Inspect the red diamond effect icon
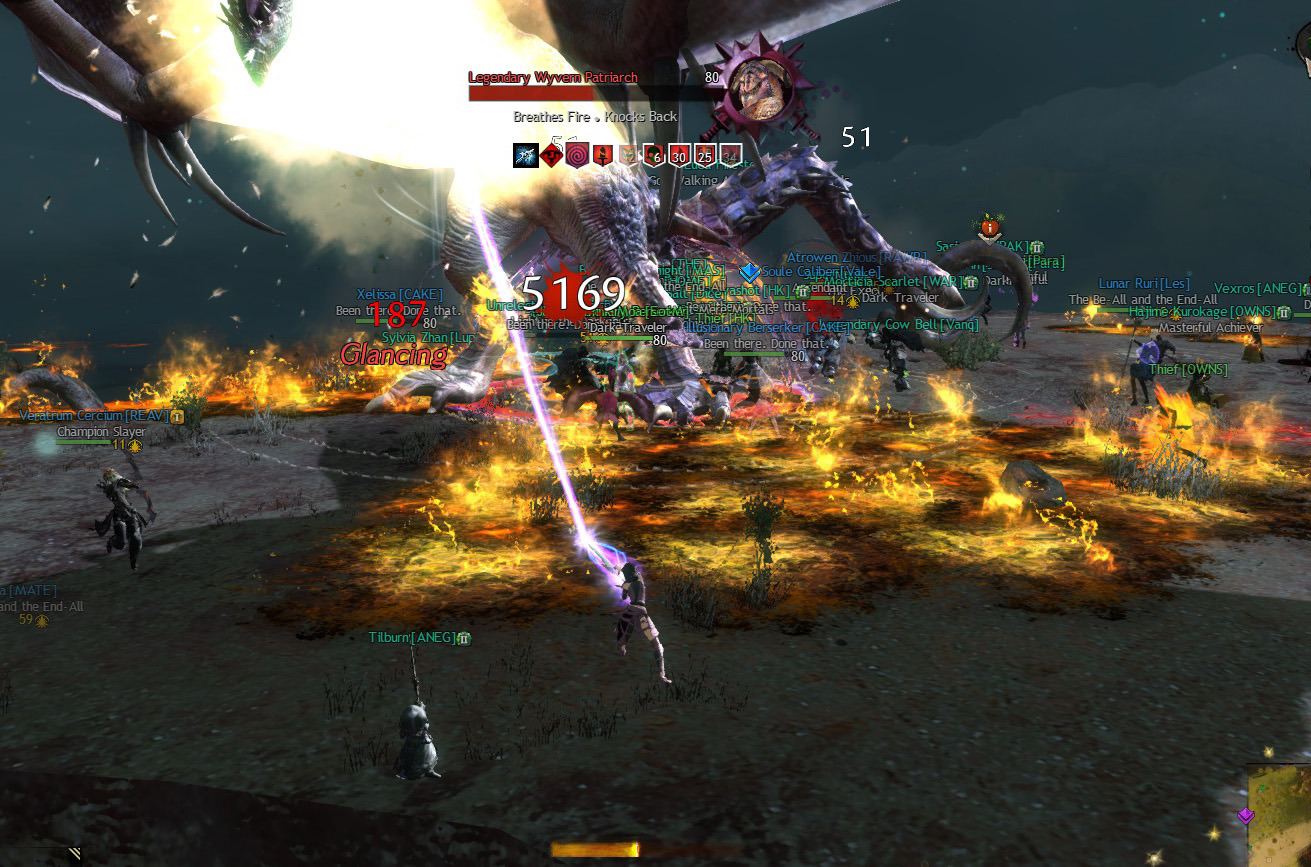 coord(552,155)
